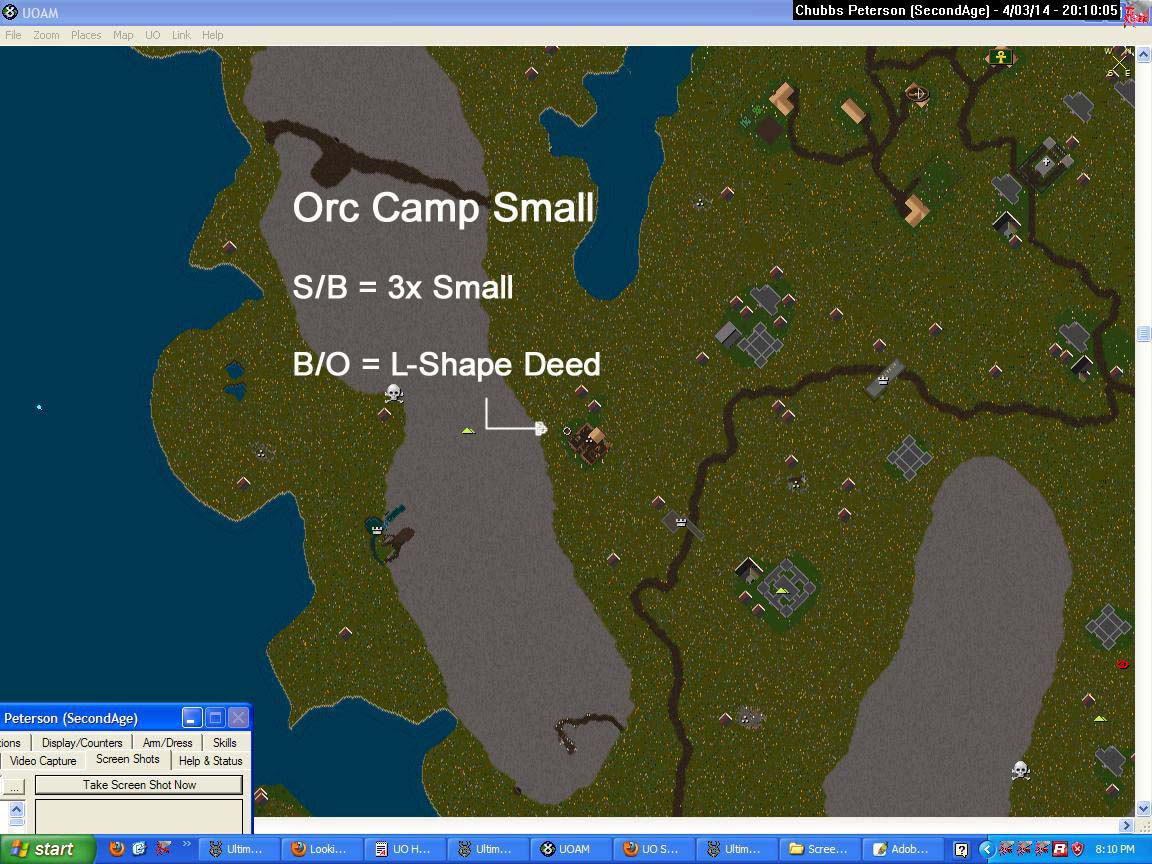Open the Places menu
The height and width of the screenshot is (864, 1152).
point(86,35)
